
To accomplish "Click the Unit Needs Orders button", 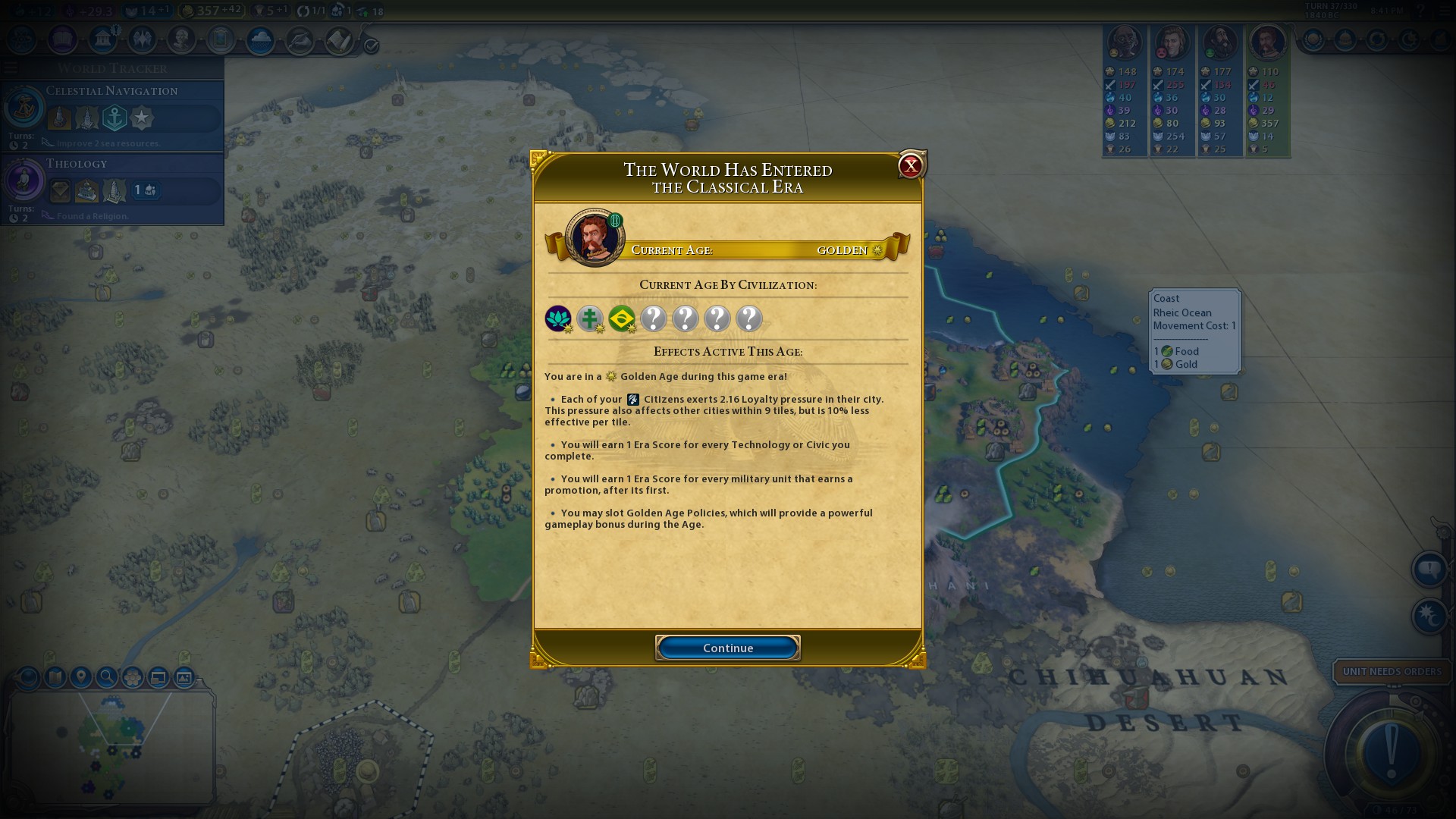I will pyautogui.click(x=1391, y=671).
